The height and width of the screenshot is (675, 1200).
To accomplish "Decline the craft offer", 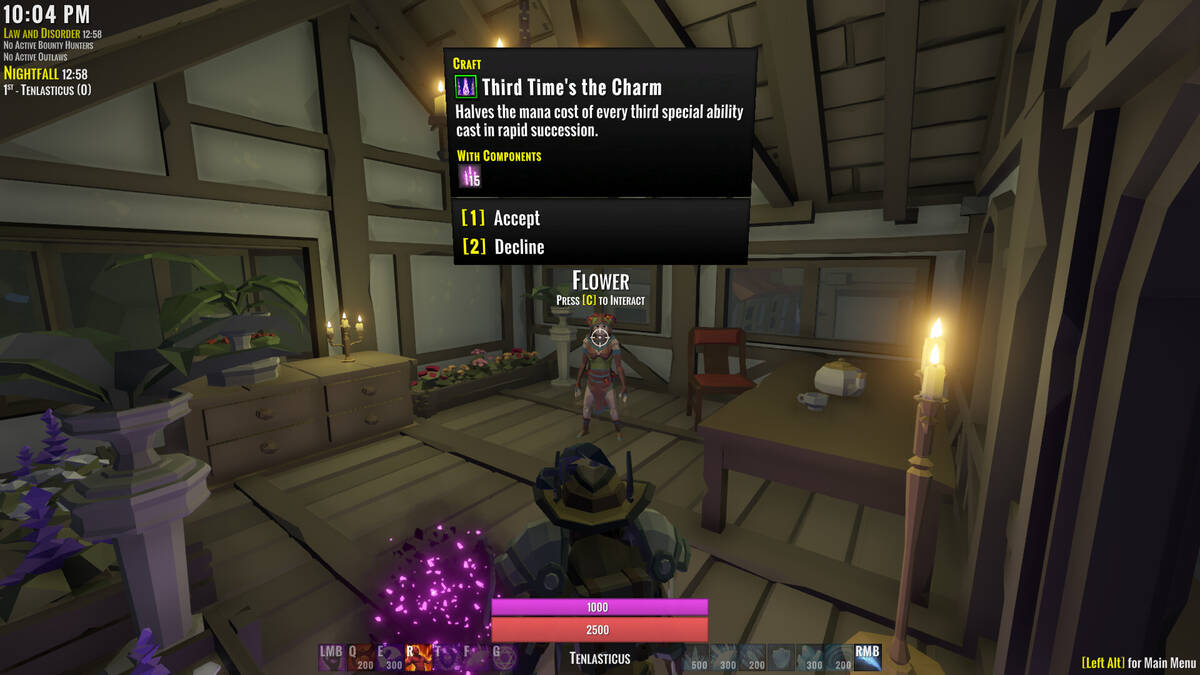I will pos(518,247).
